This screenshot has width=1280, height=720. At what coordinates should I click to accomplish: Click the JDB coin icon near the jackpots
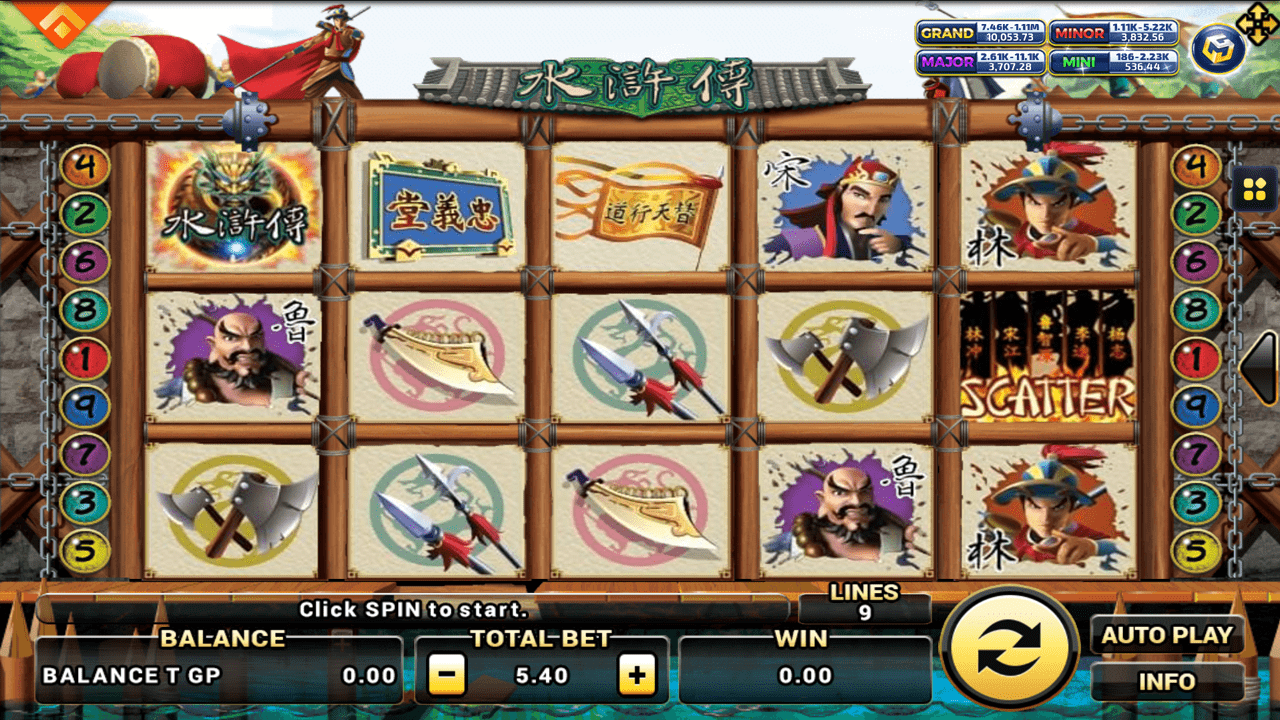[x=1216, y=50]
